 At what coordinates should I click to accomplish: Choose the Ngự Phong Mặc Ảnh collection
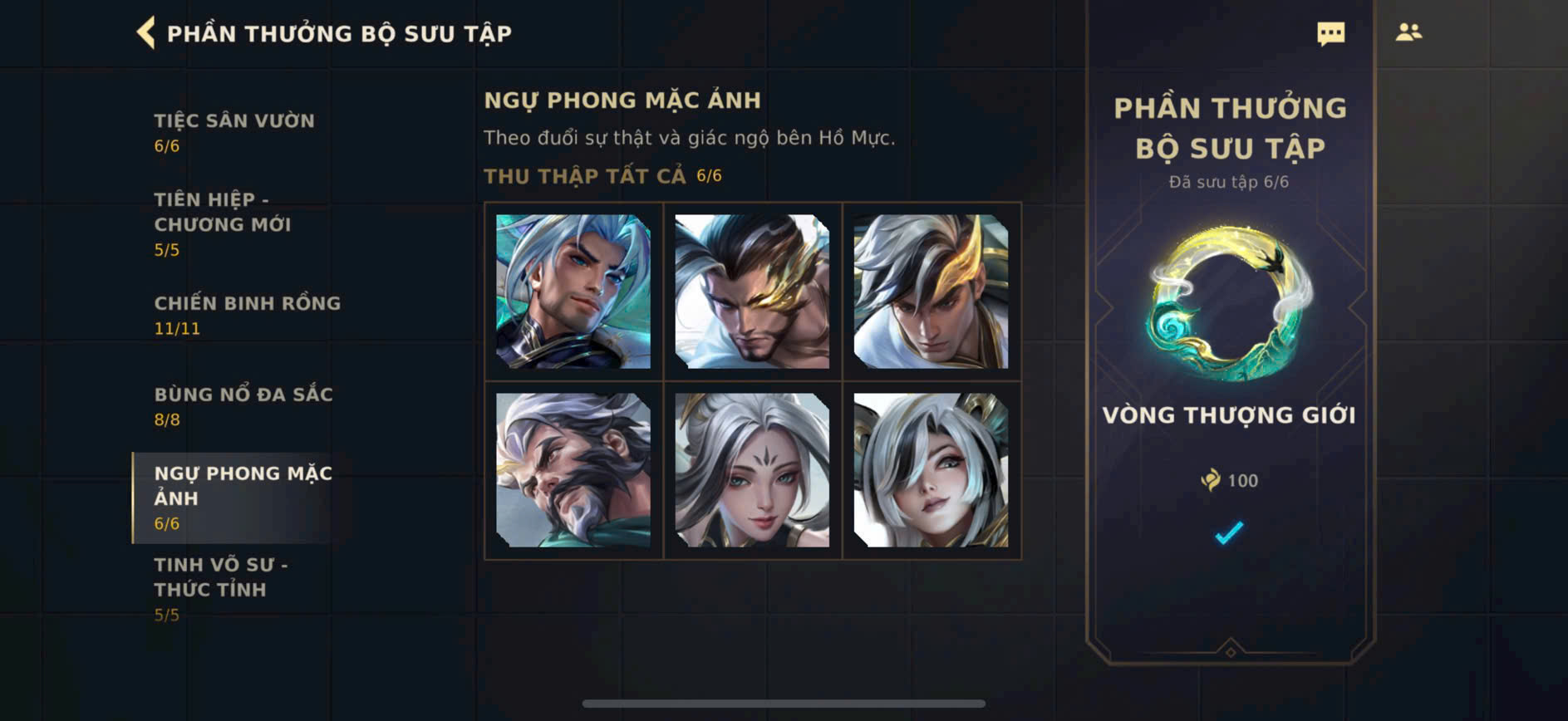(243, 497)
